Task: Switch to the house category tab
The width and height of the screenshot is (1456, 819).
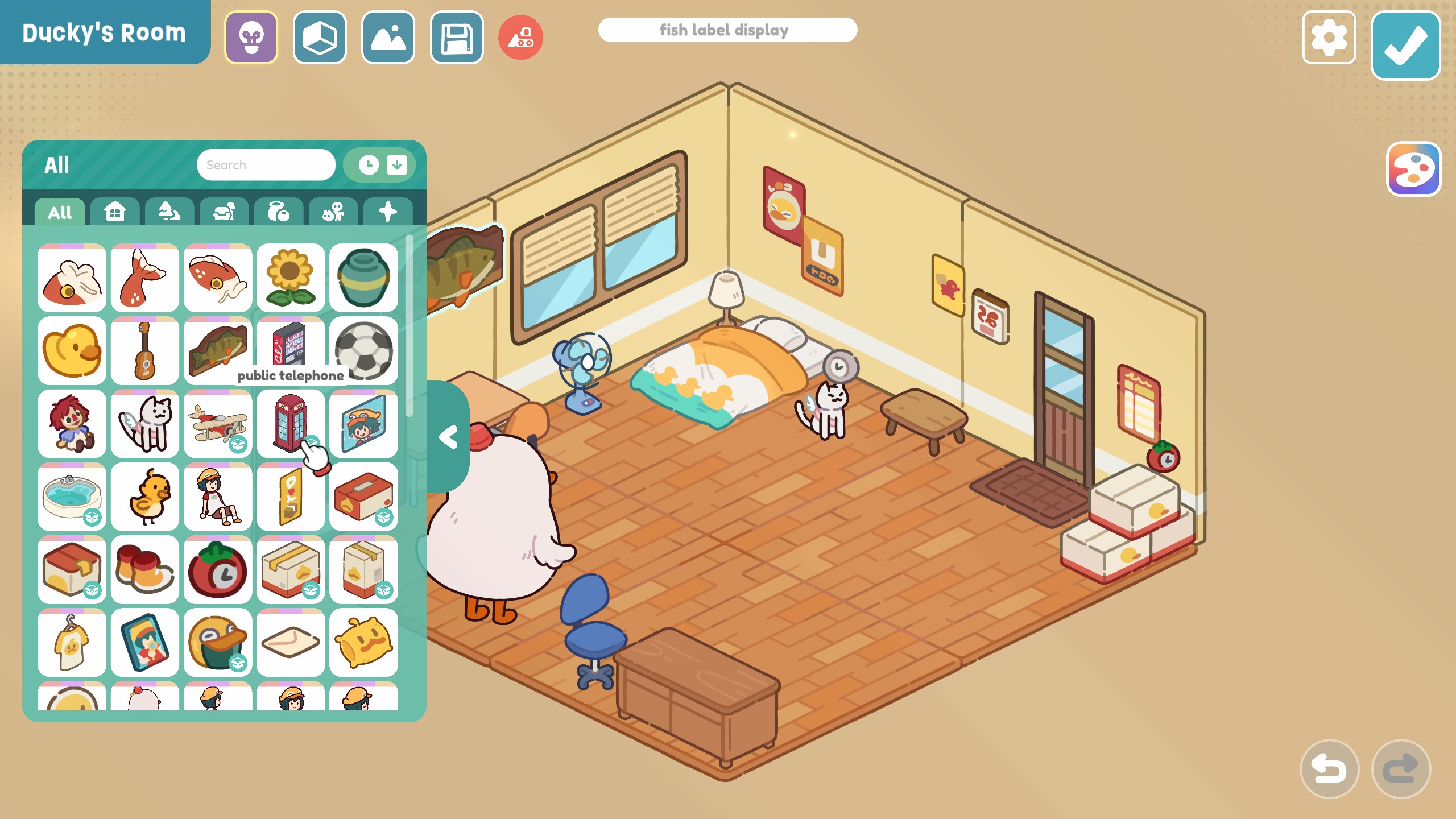Action: pyautogui.click(x=114, y=212)
